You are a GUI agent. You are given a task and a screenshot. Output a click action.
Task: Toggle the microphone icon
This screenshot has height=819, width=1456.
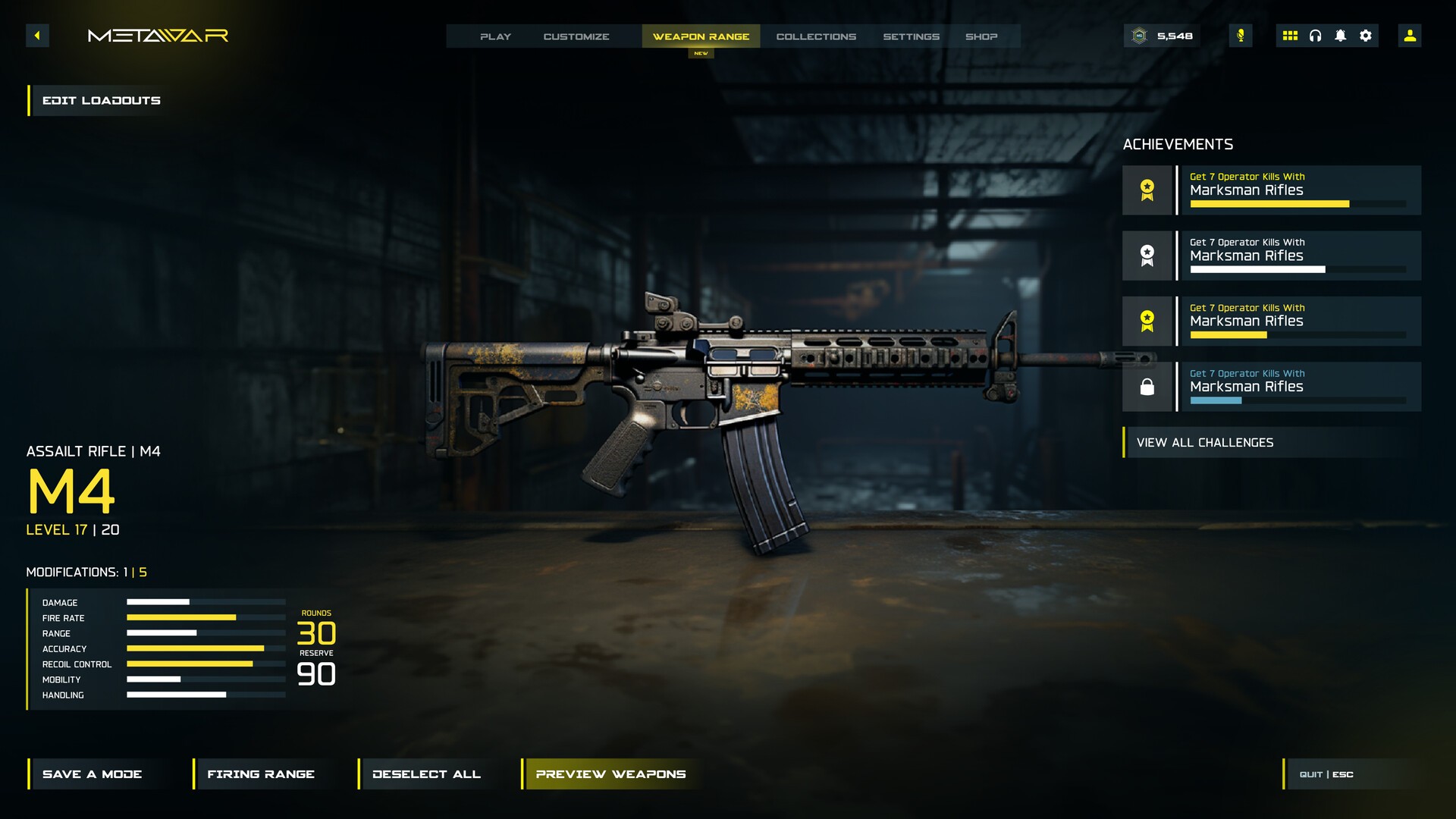(x=1241, y=36)
